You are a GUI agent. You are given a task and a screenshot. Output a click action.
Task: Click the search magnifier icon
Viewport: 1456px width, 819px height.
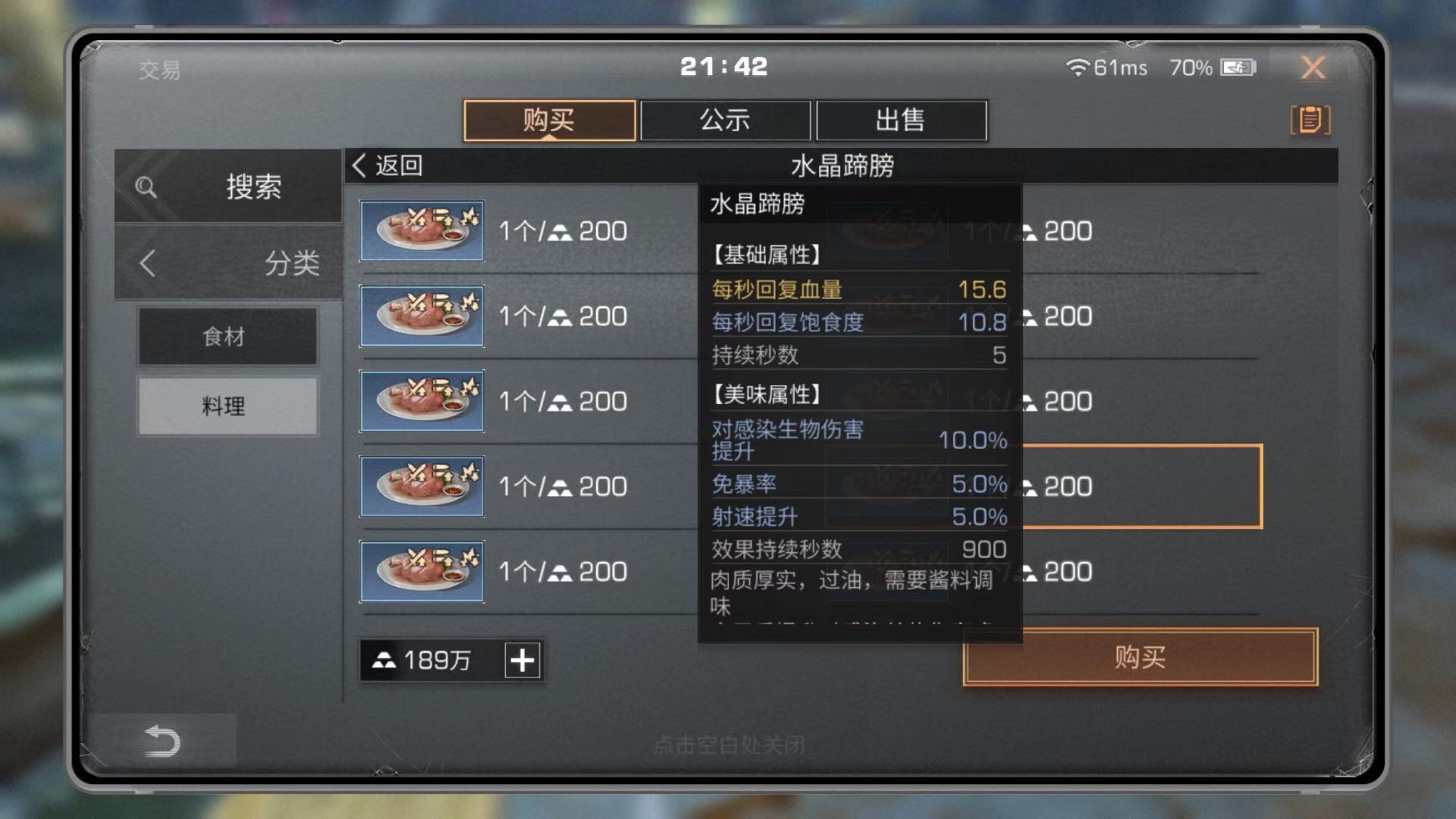click(147, 187)
